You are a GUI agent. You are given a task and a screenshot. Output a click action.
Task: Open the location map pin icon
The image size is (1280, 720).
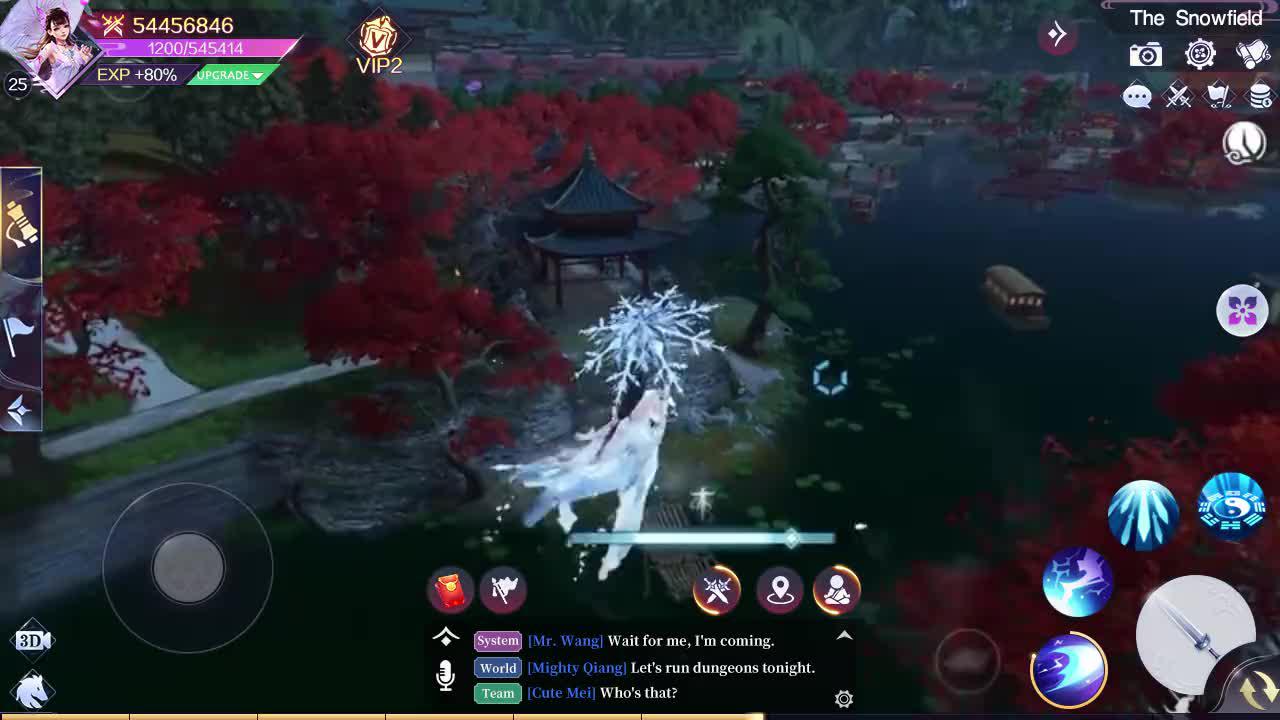coord(780,591)
